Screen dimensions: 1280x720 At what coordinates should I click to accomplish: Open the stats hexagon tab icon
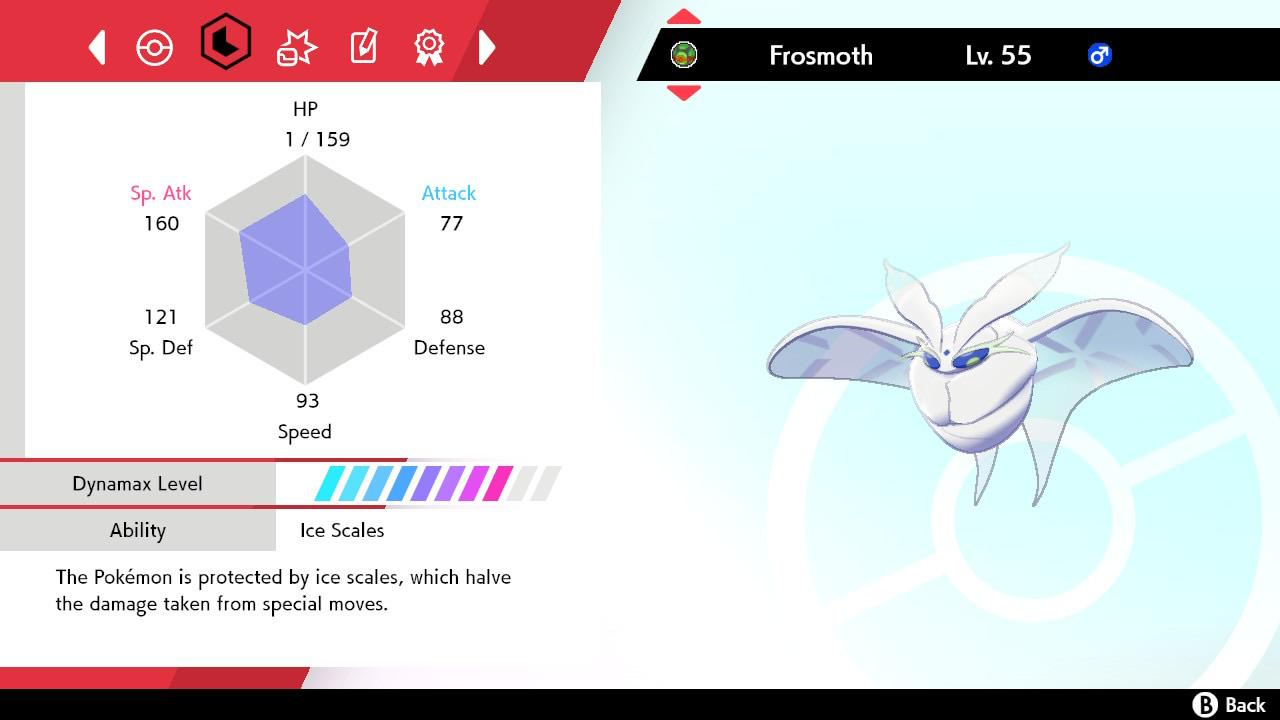(224, 46)
